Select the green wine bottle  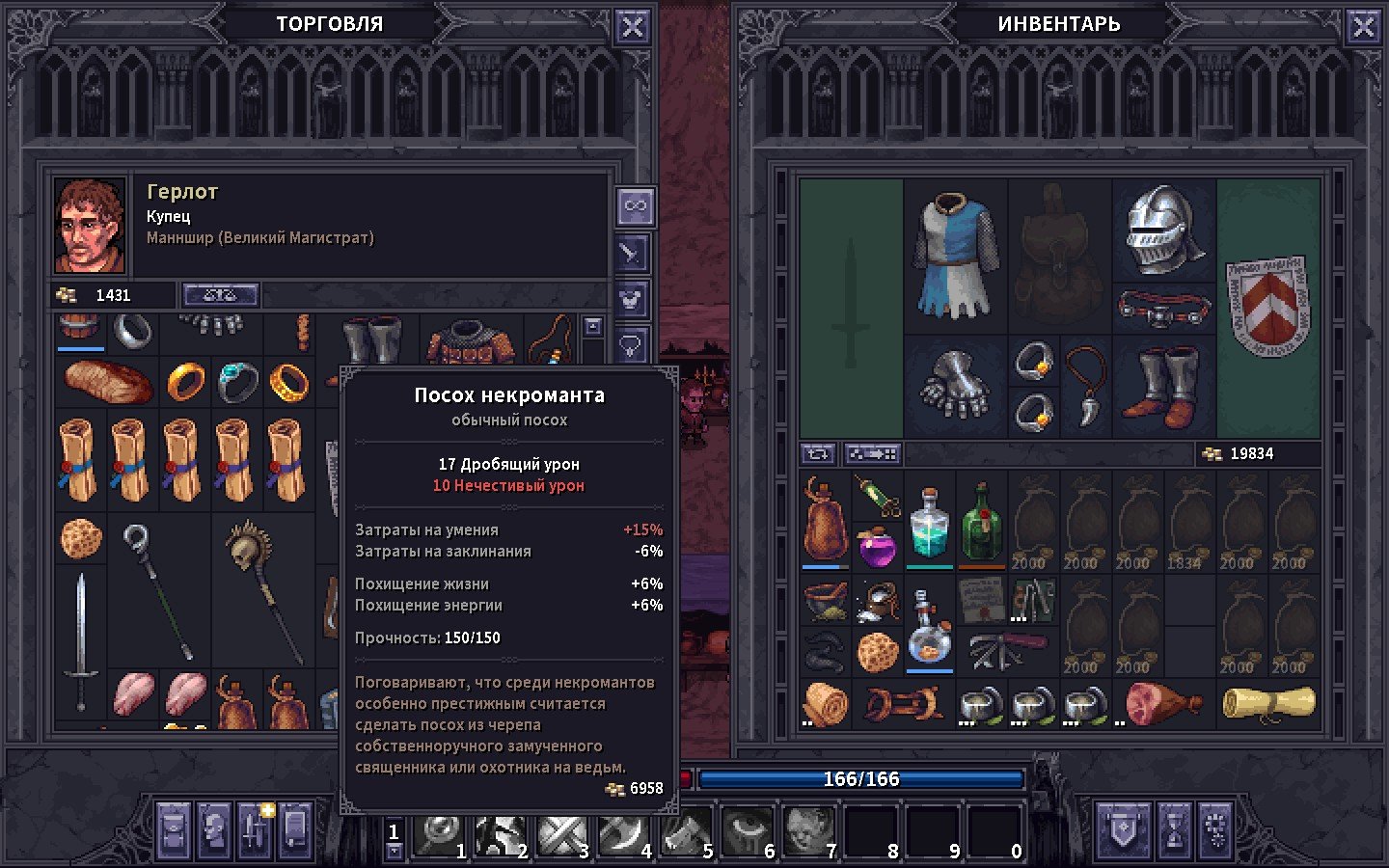[x=981, y=522]
